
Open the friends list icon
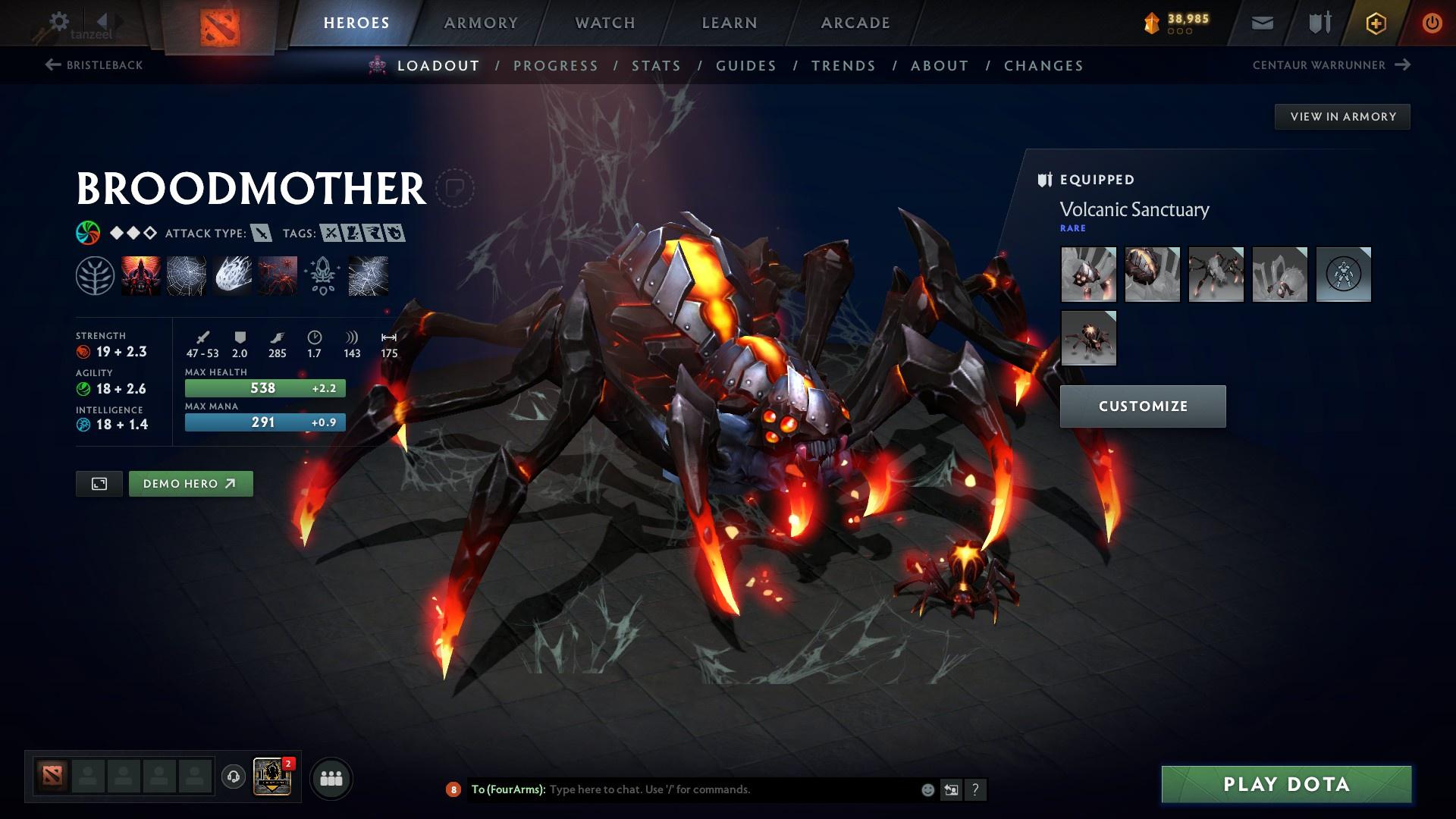(331, 777)
